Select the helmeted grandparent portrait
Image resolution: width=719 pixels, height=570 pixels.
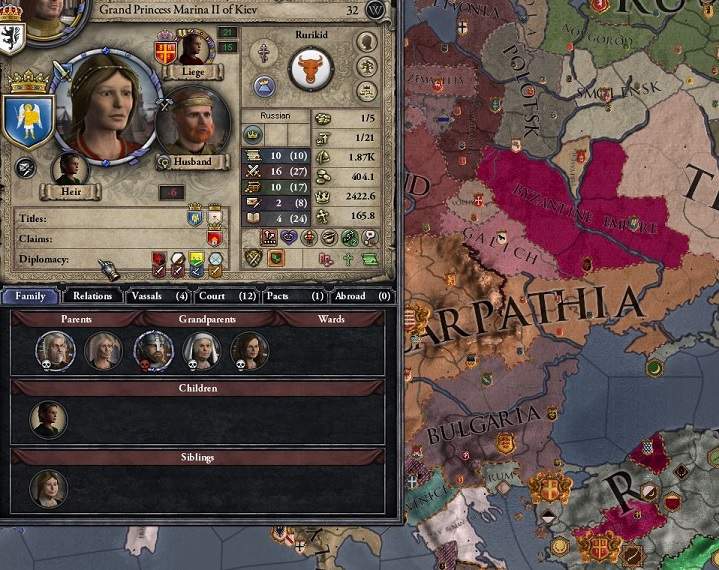(x=153, y=350)
